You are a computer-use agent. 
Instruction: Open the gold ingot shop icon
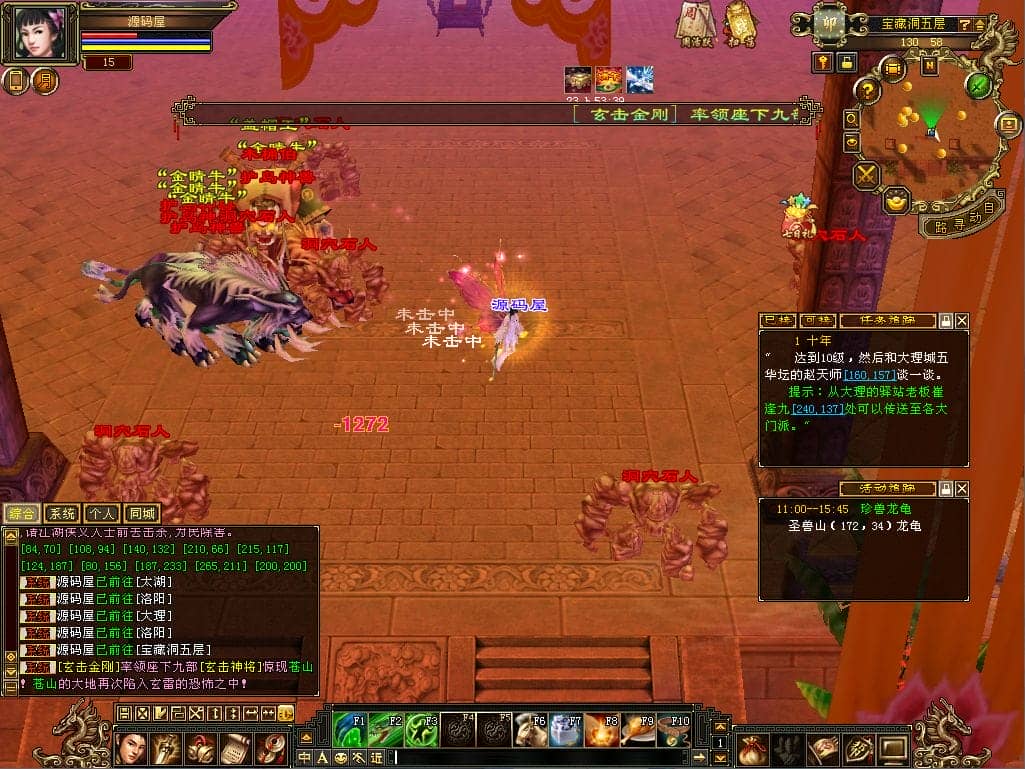pyautogui.click(x=896, y=200)
